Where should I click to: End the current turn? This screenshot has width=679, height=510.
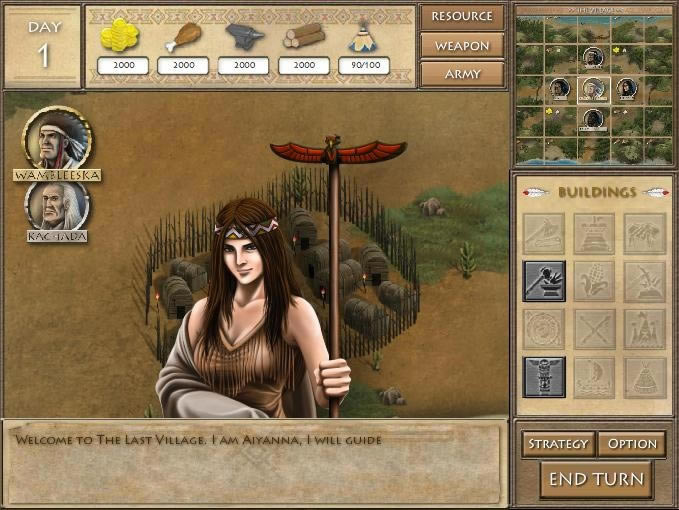click(595, 479)
